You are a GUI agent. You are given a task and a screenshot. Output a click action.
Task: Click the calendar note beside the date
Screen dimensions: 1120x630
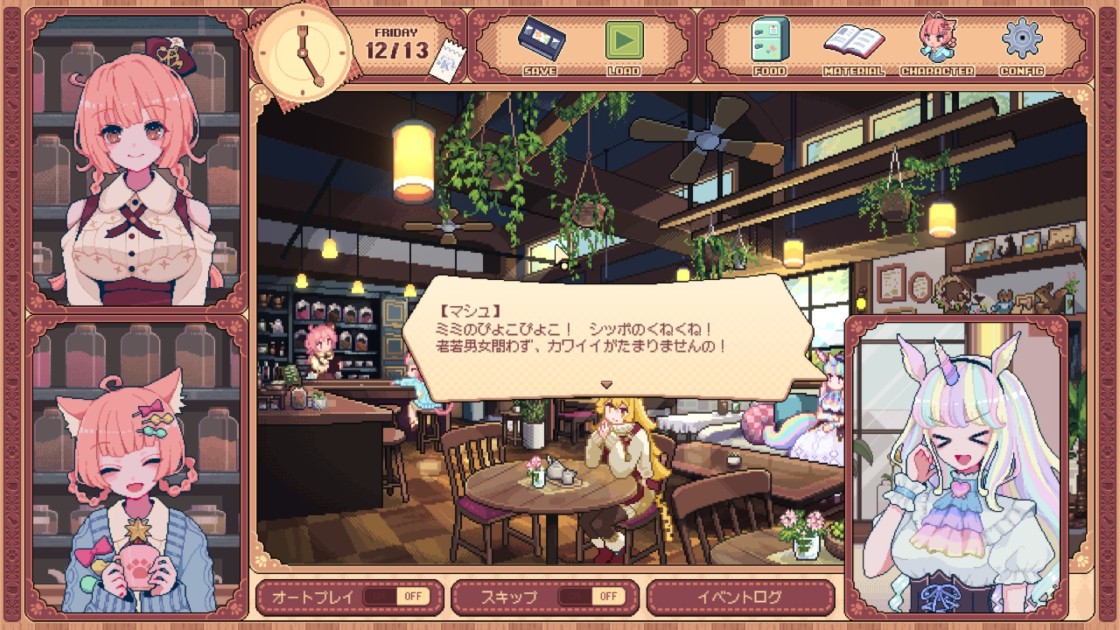[444, 59]
